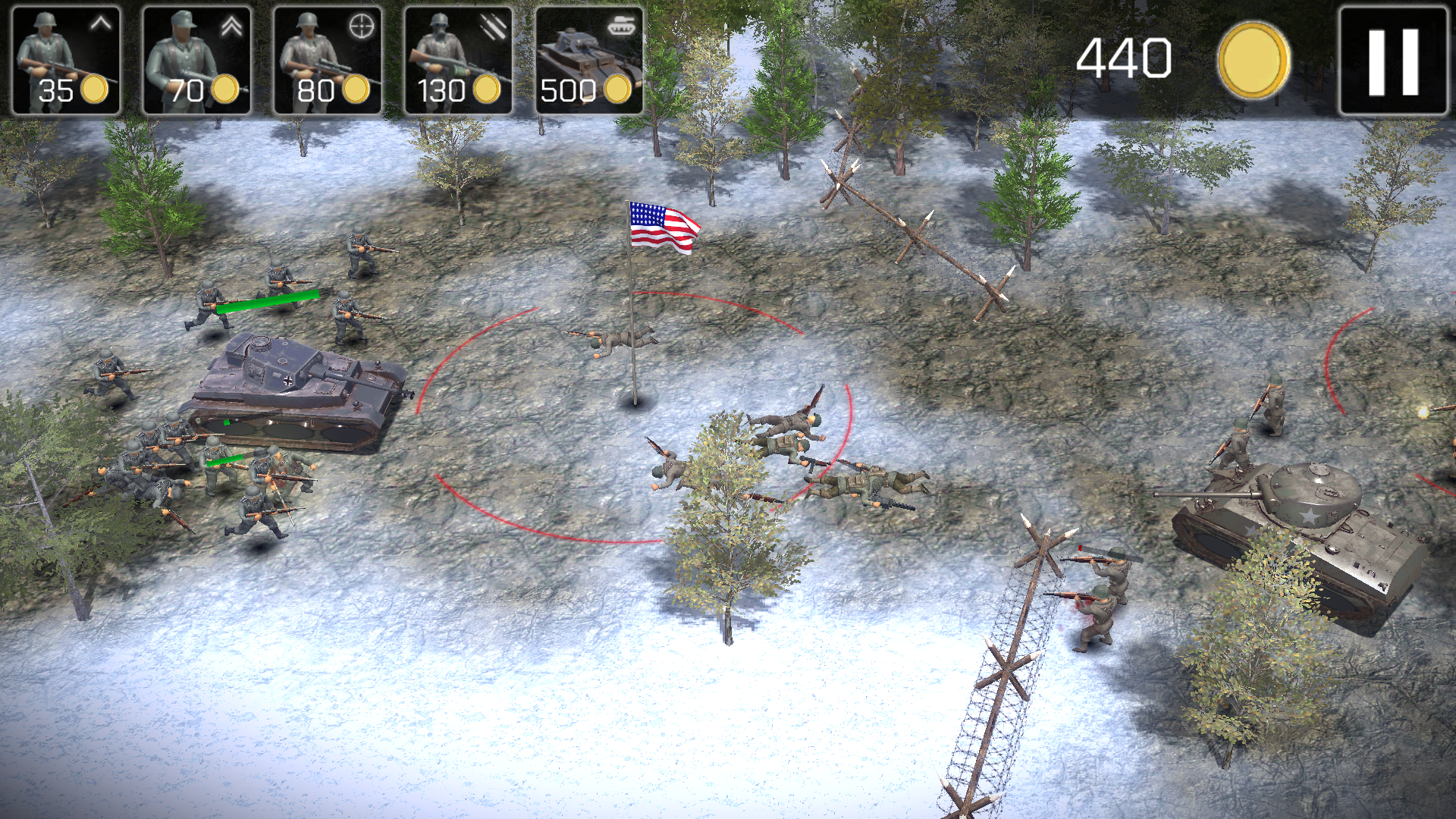The width and height of the screenshot is (1456, 819).
Task: Deploy the 500-coin tank unit
Action: 589,61
